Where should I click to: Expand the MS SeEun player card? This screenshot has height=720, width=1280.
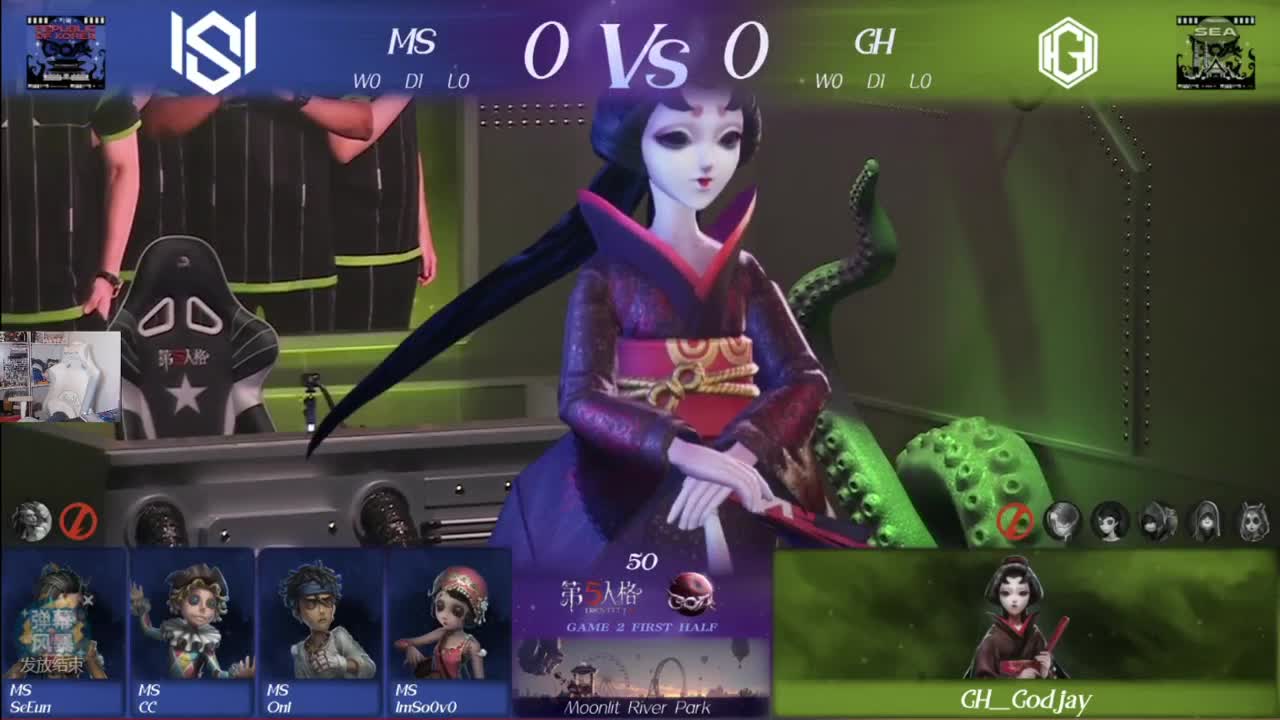coord(62,630)
